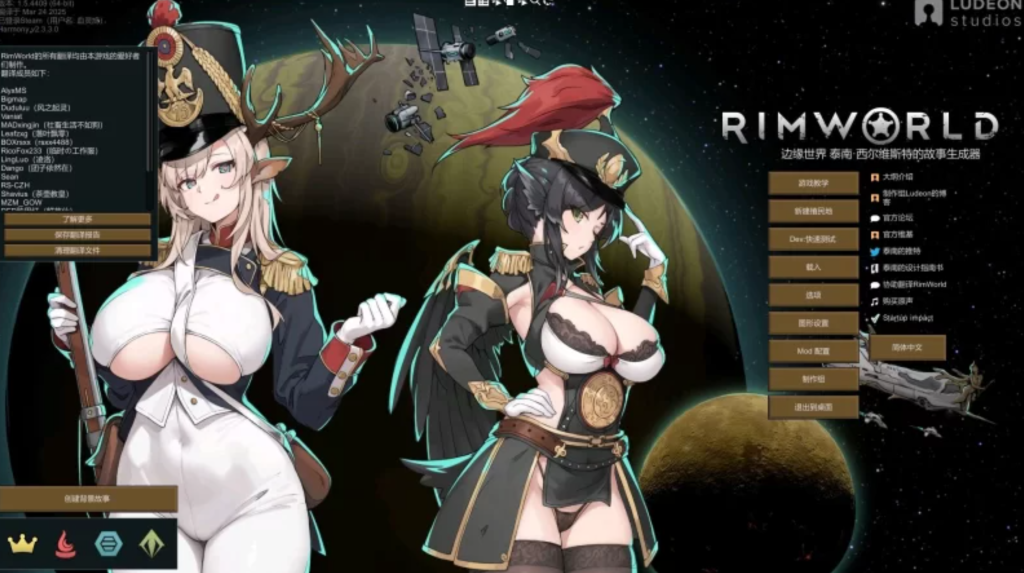This screenshot has height=573, width=1024.
Task: Open the Mod 配置 menu
Action: click(x=813, y=351)
